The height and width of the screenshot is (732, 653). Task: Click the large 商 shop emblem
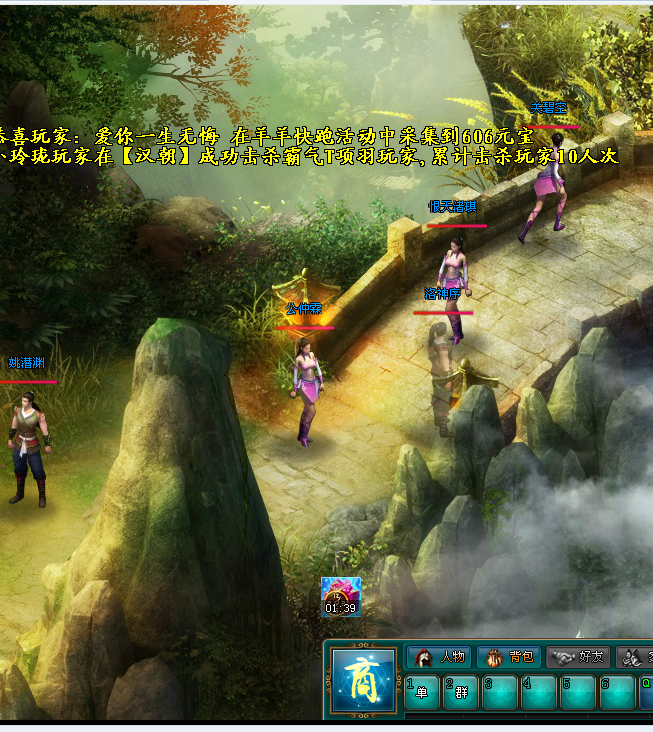[363, 682]
